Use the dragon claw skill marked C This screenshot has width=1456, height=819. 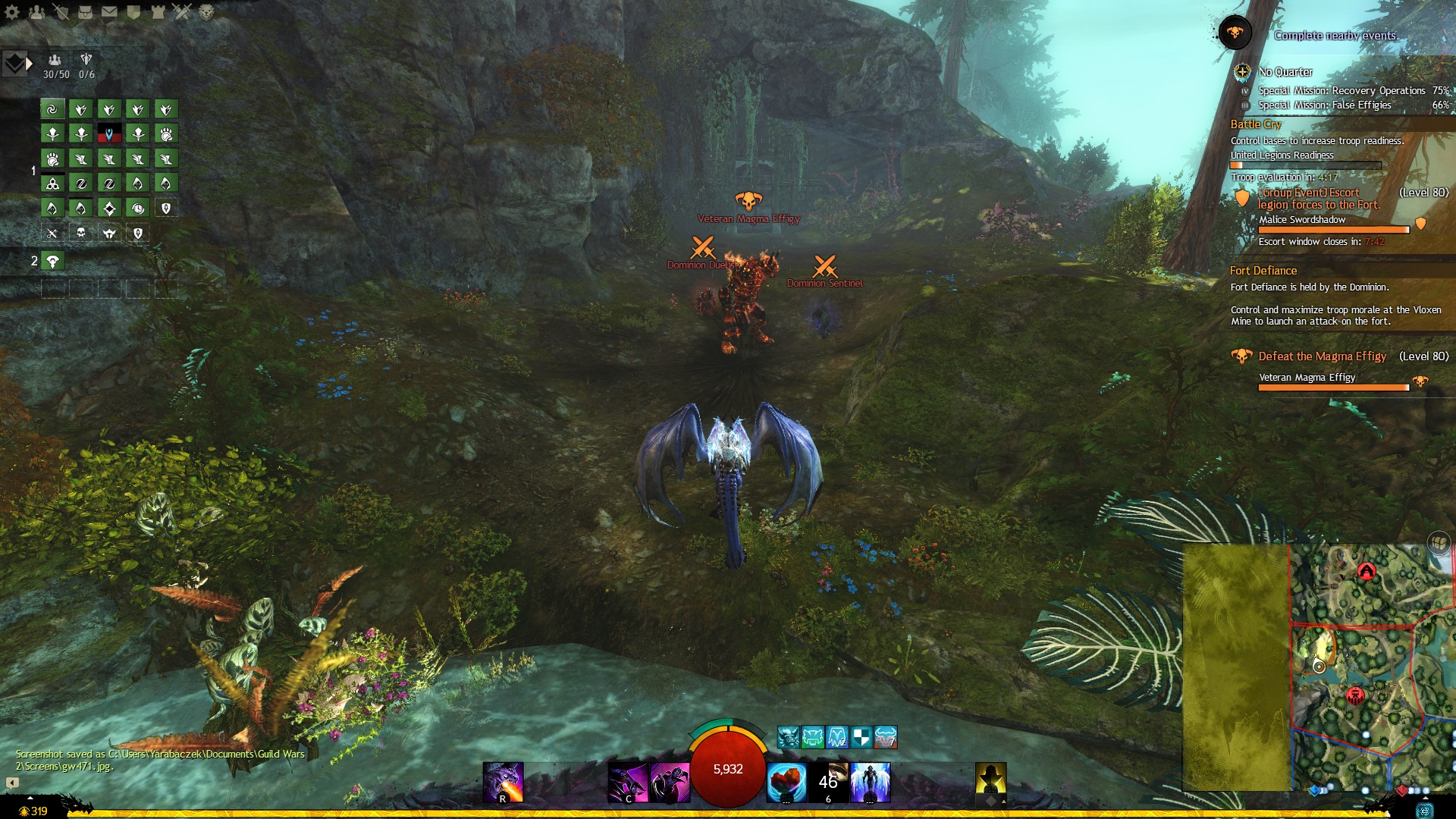[x=628, y=783]
